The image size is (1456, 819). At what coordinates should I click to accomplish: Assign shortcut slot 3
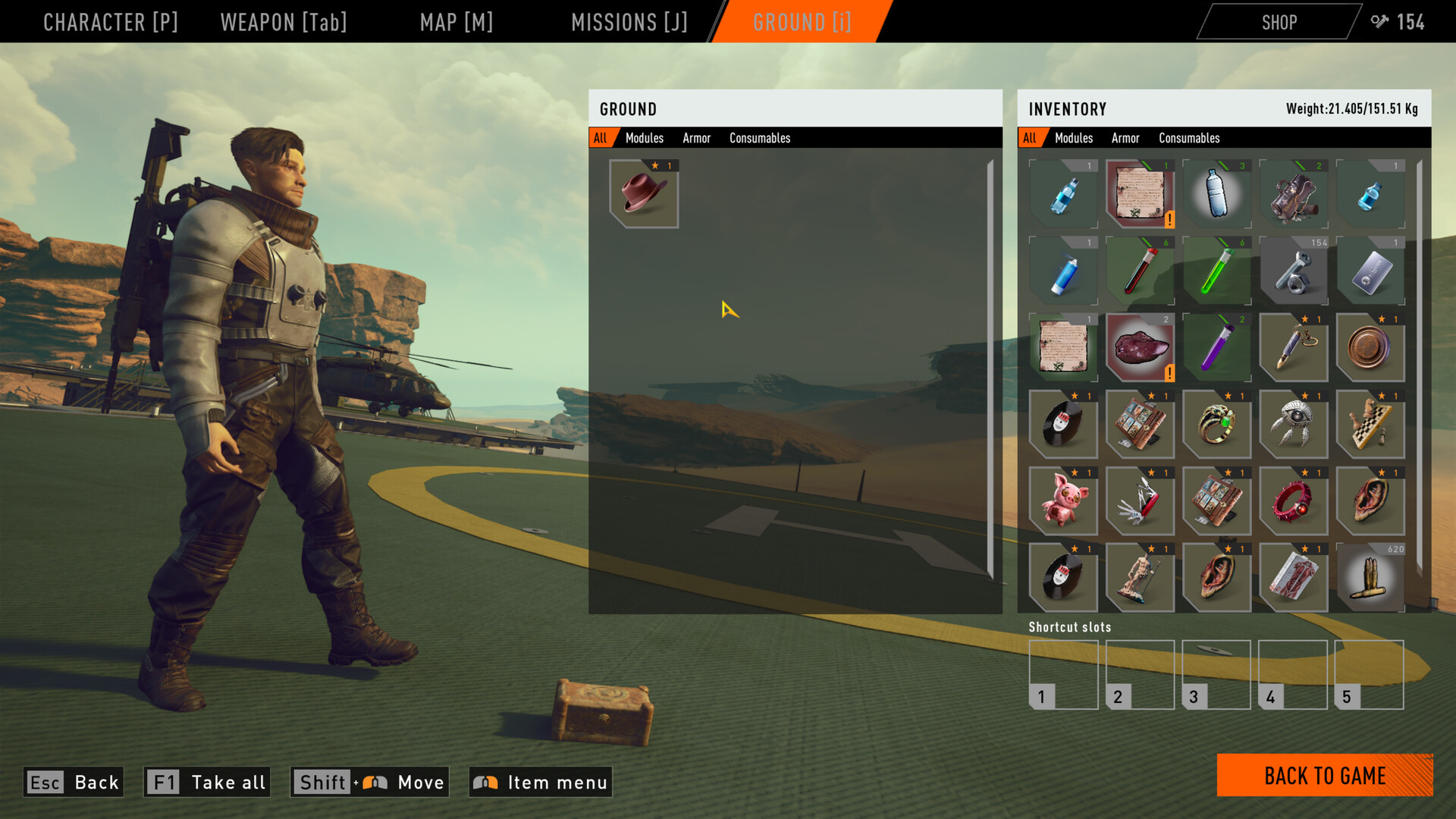click(x=1216, y=675)
